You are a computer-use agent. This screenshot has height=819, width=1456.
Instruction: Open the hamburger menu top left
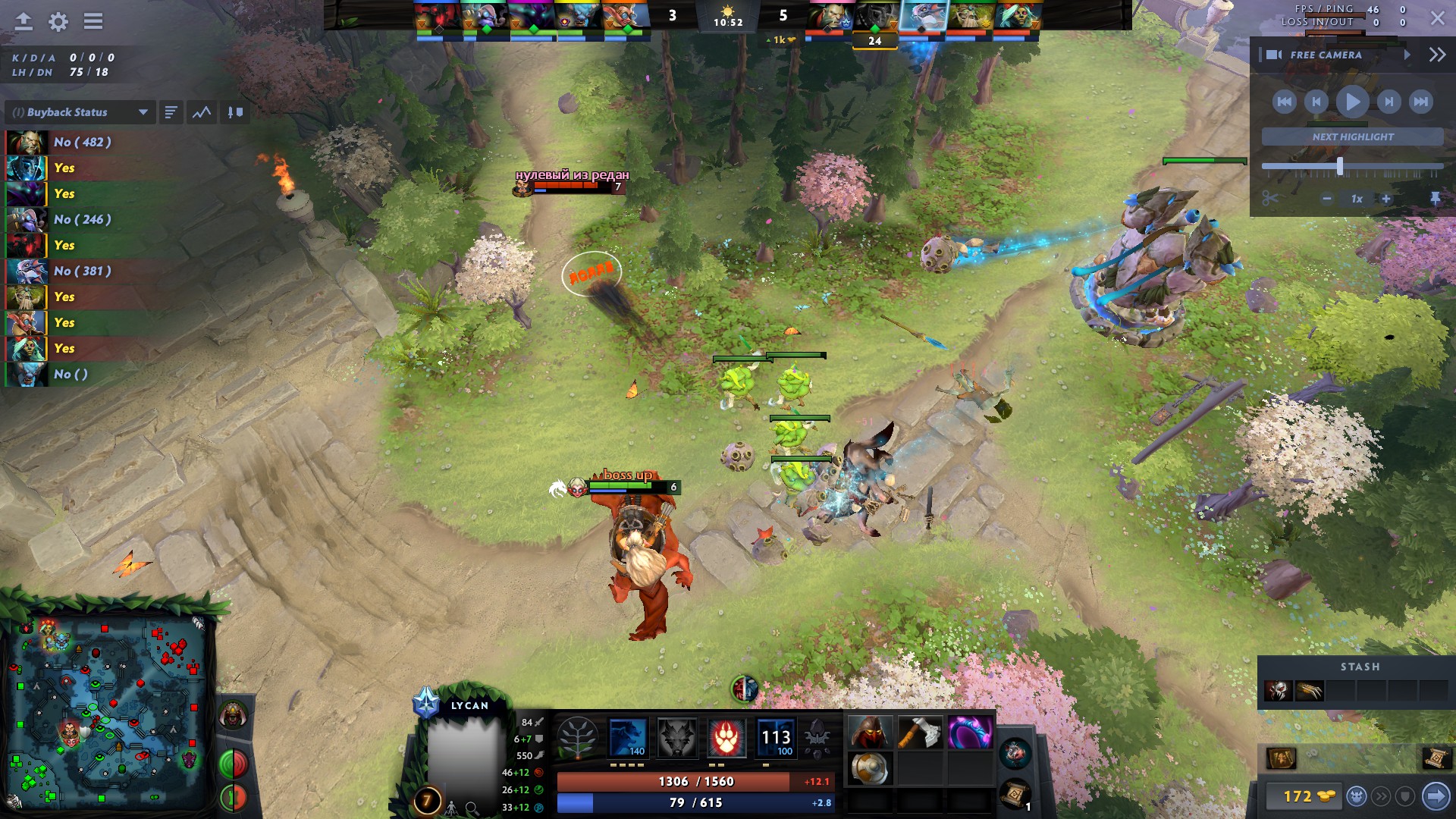coord(93,22)
